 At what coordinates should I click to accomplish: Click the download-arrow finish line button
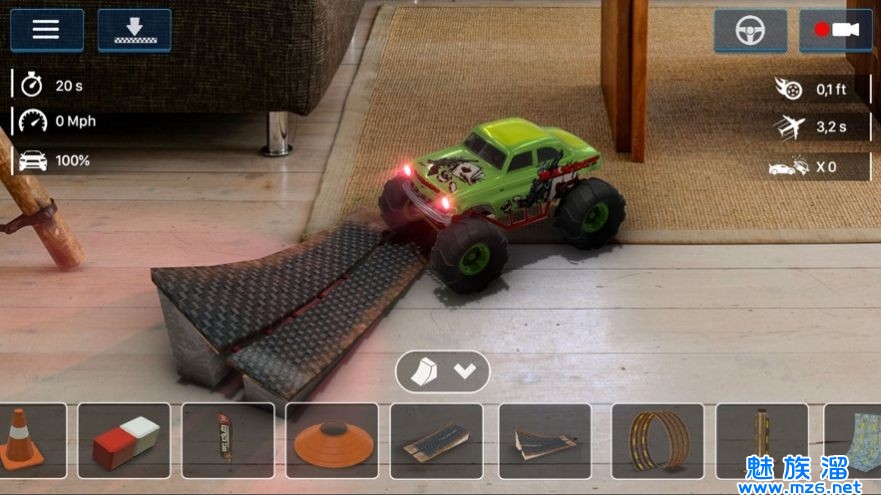pos(134,30)
